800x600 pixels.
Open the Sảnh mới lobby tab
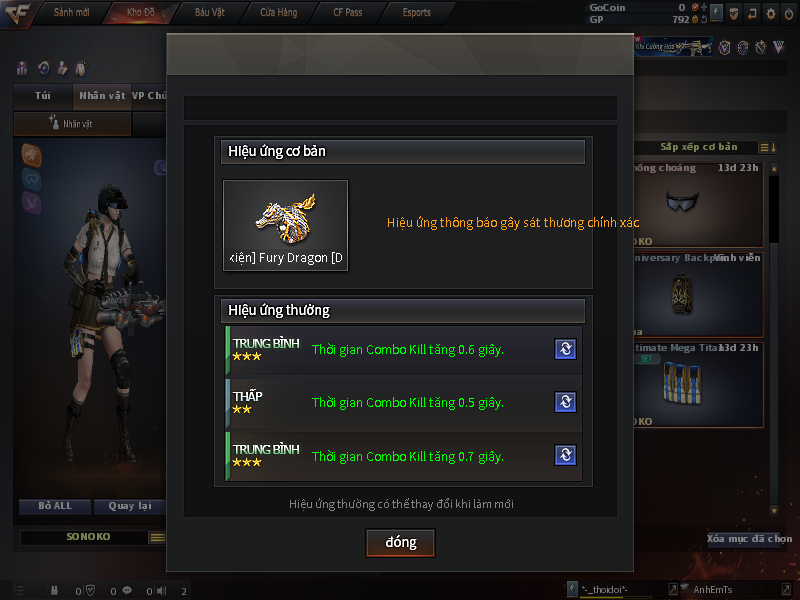click(71, 12)
